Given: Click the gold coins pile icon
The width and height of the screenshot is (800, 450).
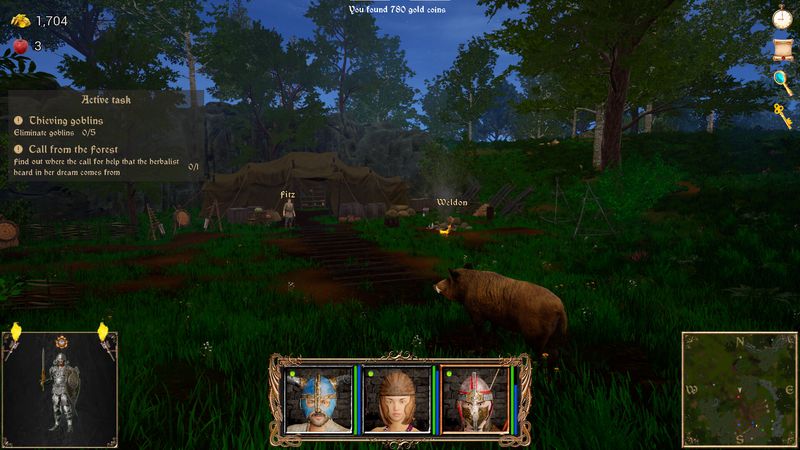Looking at the screenshot, I should [19, 19].
